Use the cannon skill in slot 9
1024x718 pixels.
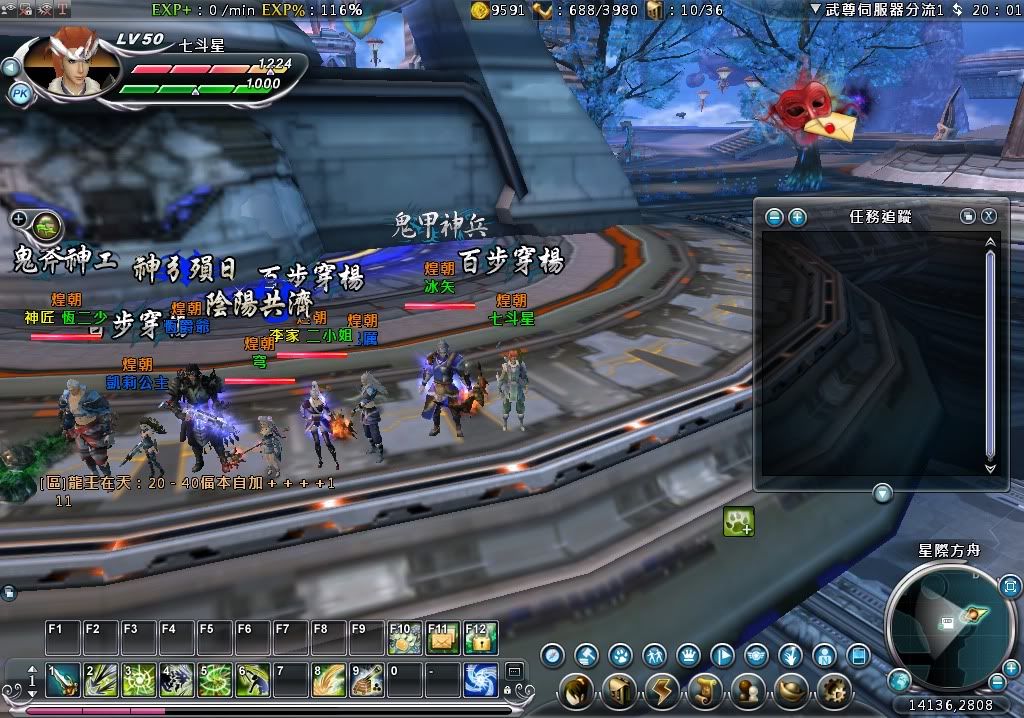coord(365,680)
